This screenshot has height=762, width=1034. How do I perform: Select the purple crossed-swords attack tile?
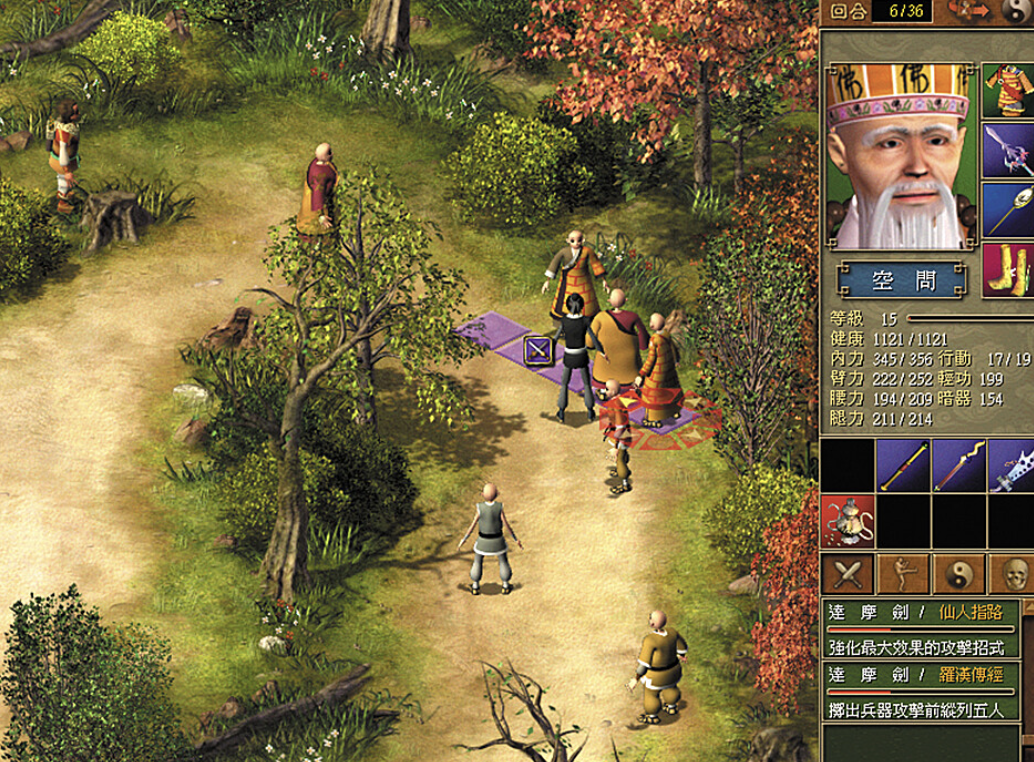(x=538, y=350)
